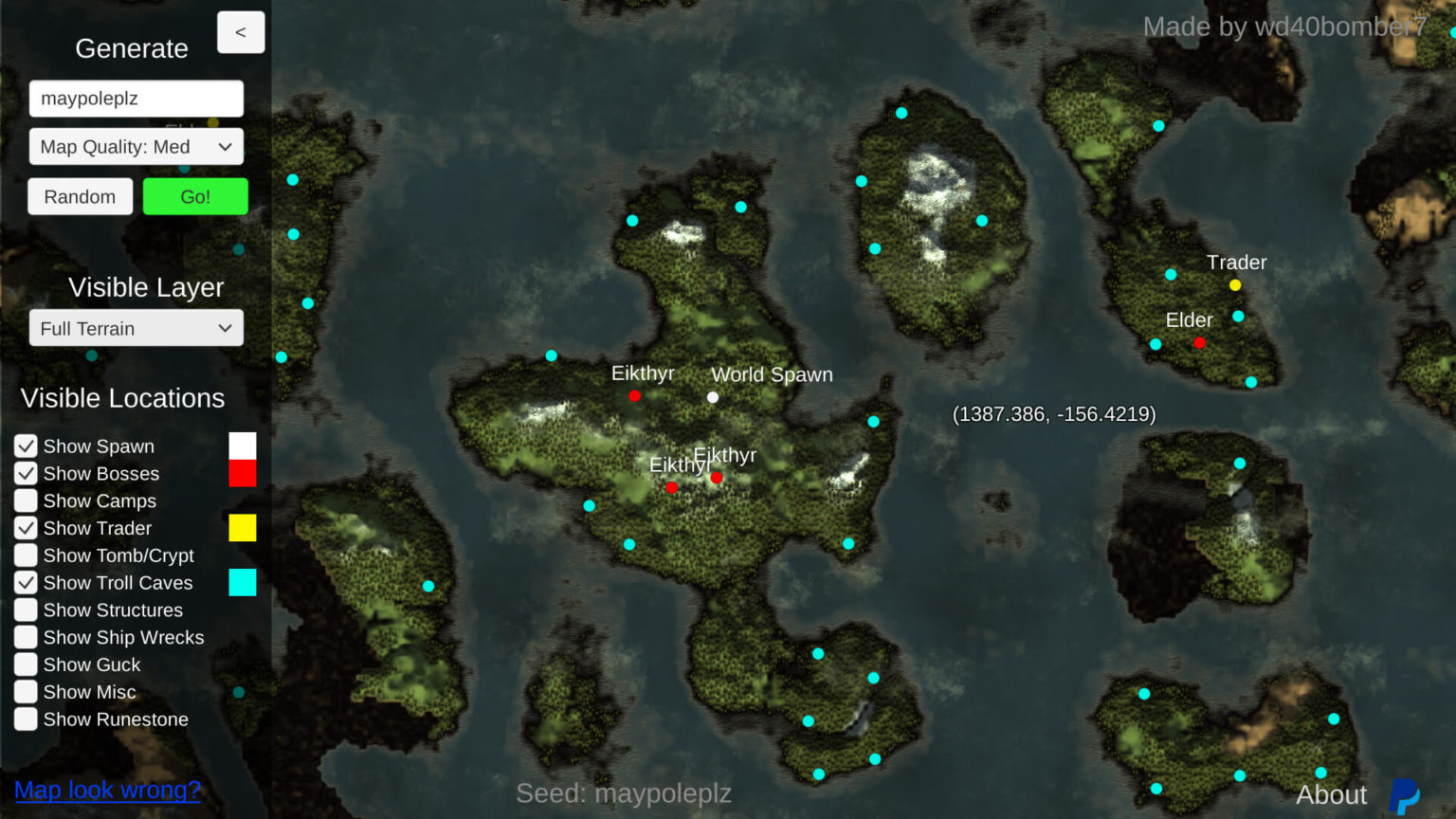1456x819 pixels.
Task: Enable Show Runestone
Action: click(x=26, y=719)
